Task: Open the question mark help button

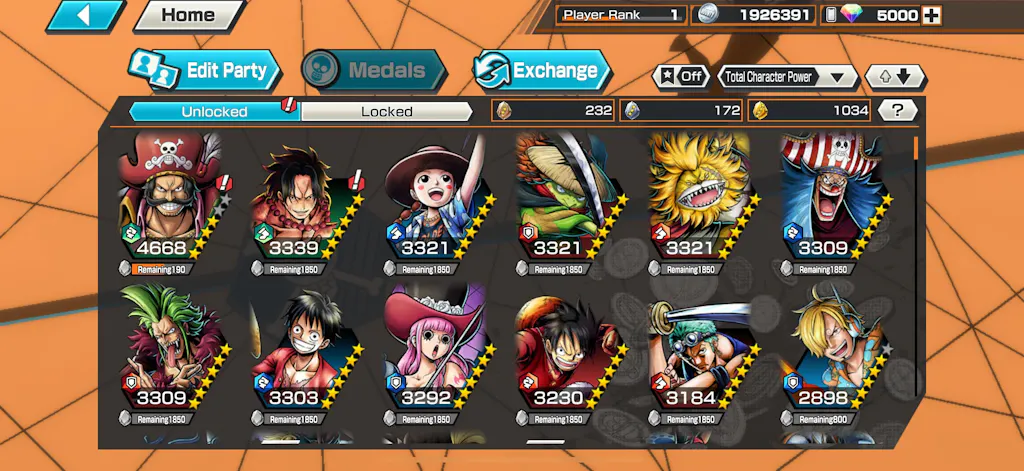Action: point(898,110)
